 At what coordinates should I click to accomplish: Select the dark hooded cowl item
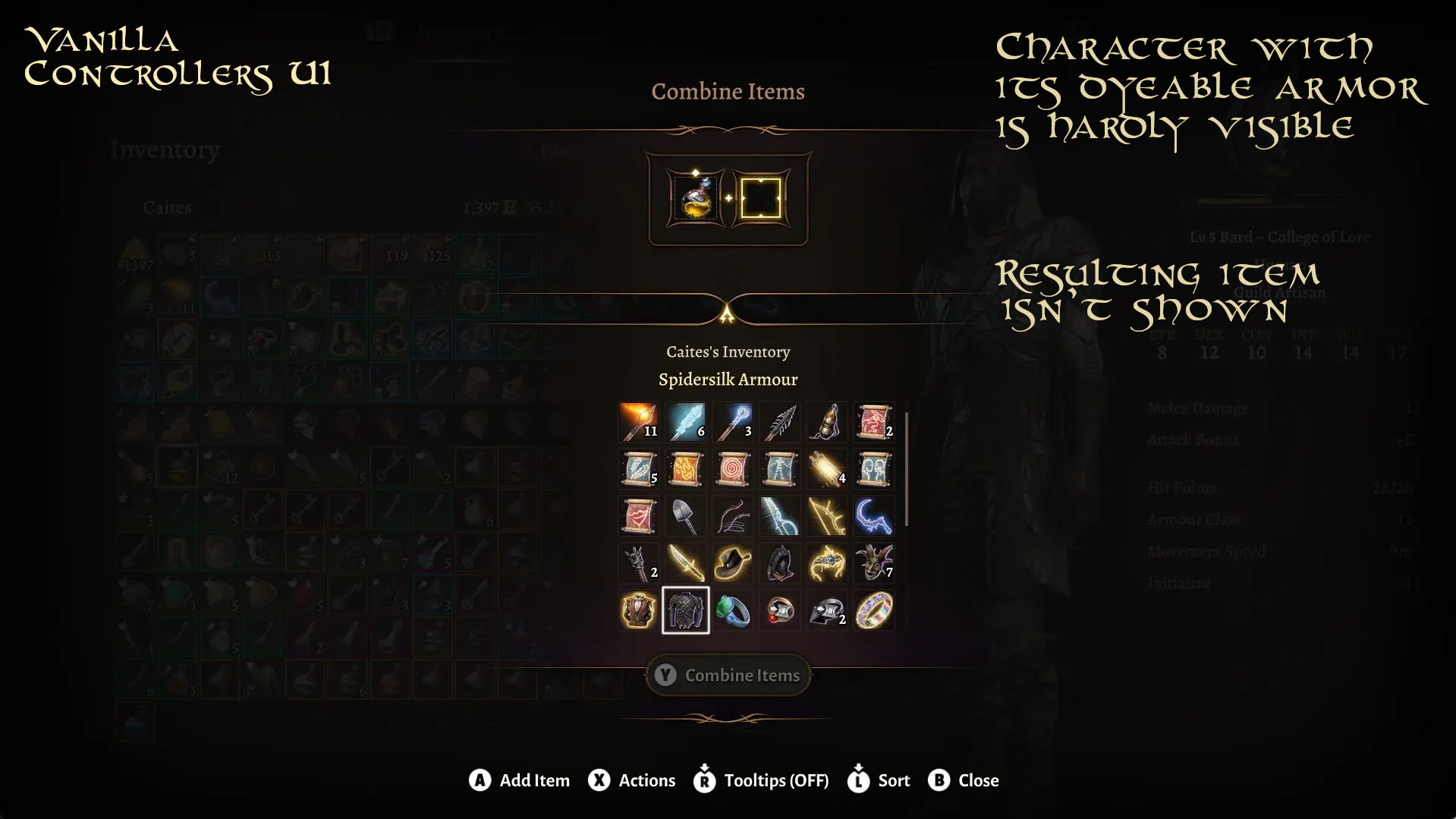point(780,563)
